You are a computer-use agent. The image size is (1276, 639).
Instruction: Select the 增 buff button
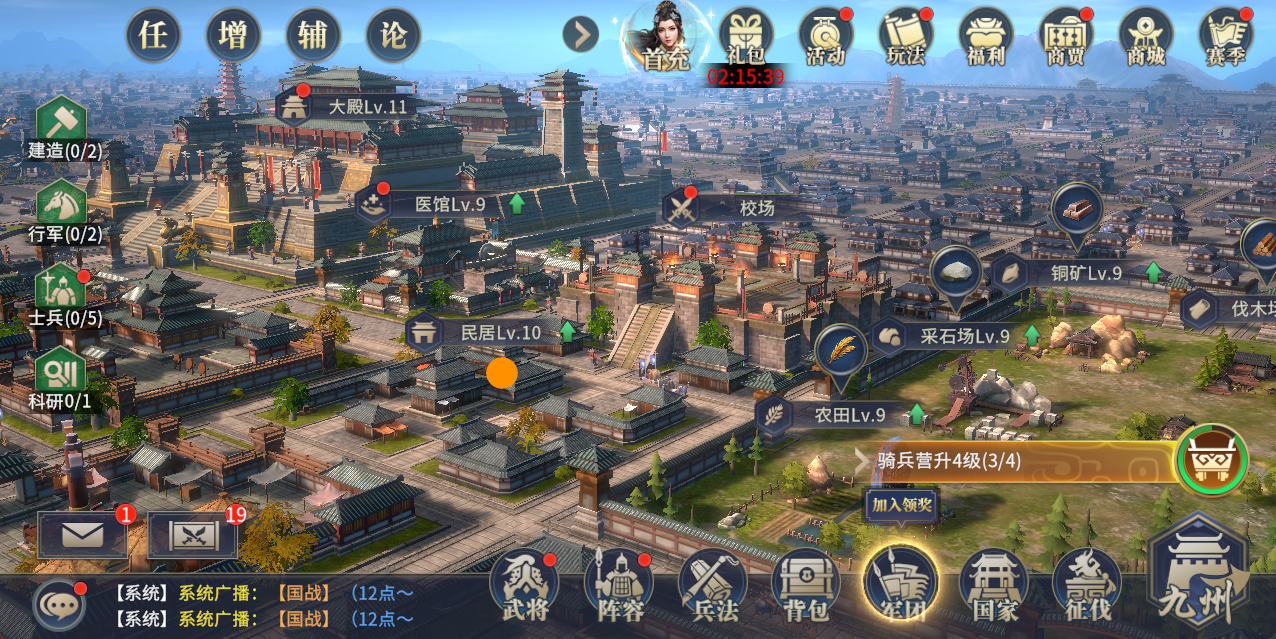(x=233, y=36)
